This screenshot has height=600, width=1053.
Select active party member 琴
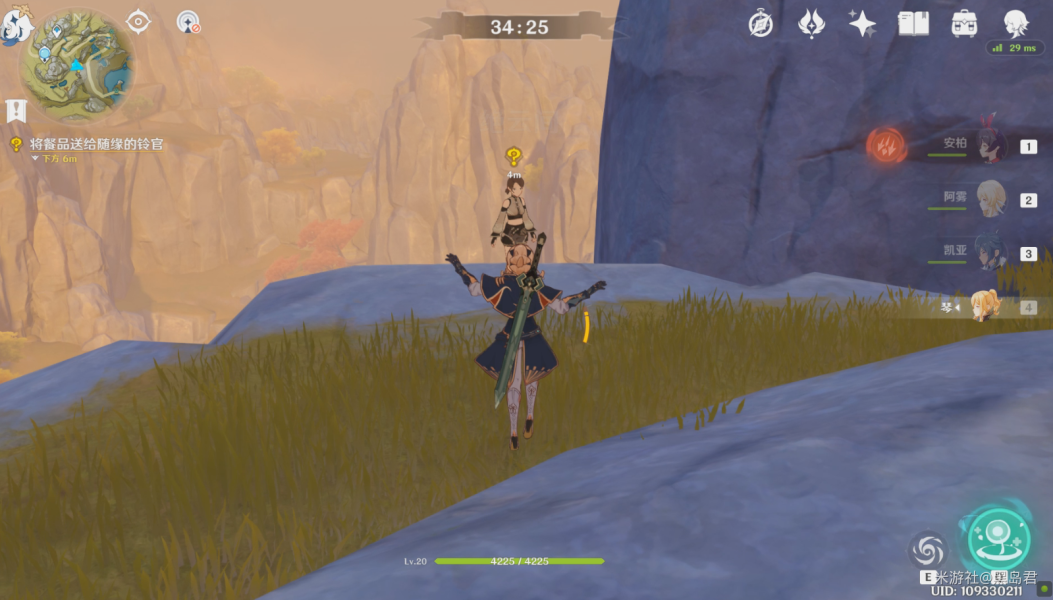coord(985,306)
